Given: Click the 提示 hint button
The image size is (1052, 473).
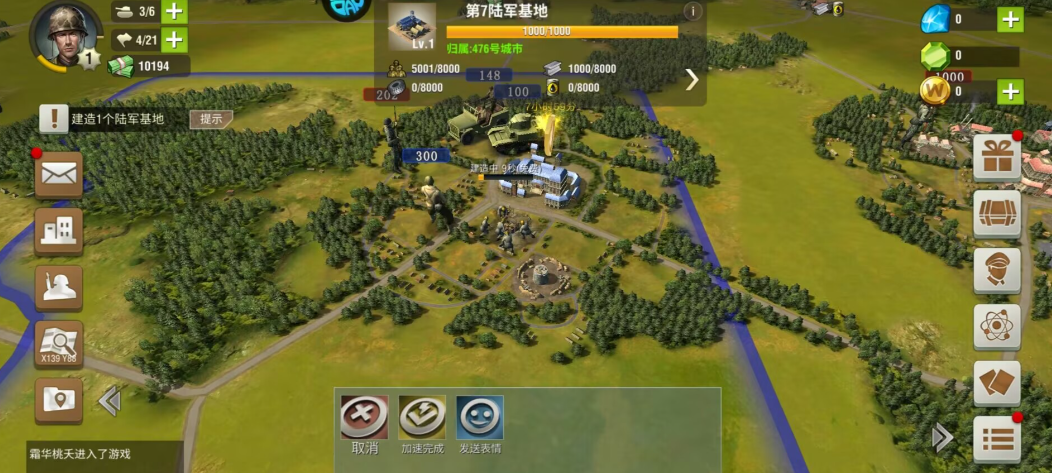Looking at the screenshot, I should point(210,119).
